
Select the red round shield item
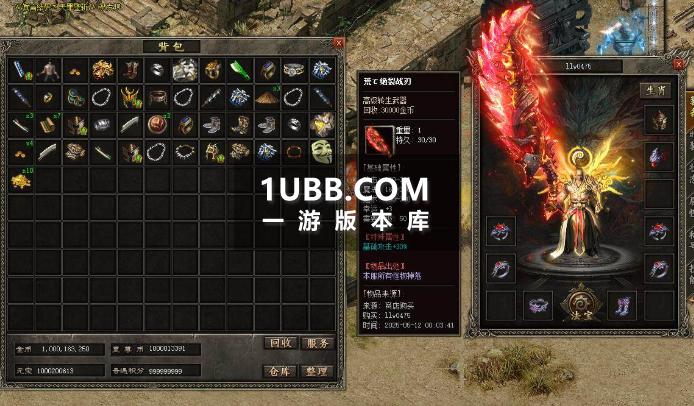pos(157,125)
